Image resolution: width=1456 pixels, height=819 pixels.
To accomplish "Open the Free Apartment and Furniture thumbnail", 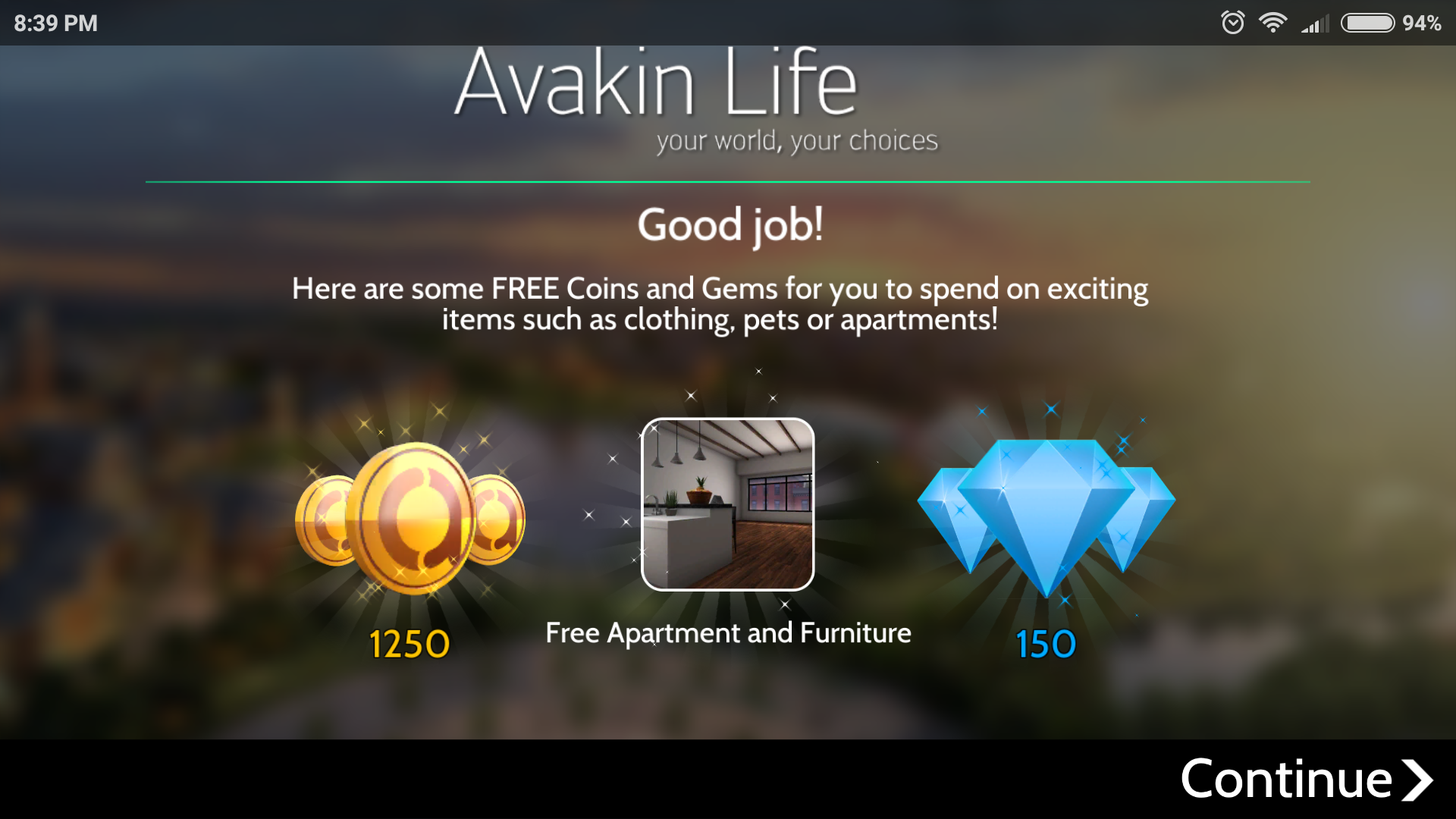I will (x=727, y=505).
